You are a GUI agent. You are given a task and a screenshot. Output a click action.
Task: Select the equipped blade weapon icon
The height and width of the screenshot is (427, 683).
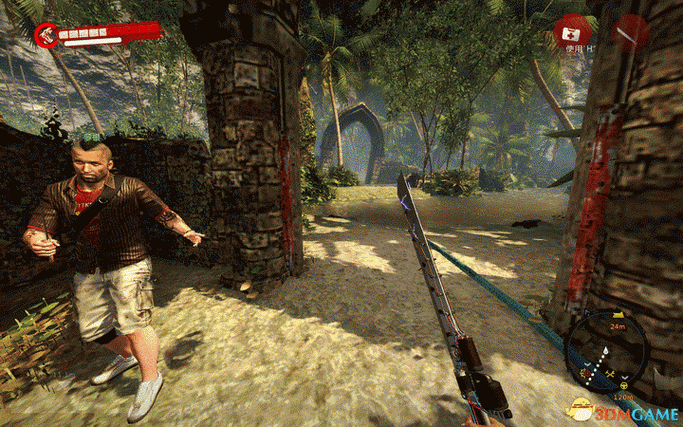point(631,33)
